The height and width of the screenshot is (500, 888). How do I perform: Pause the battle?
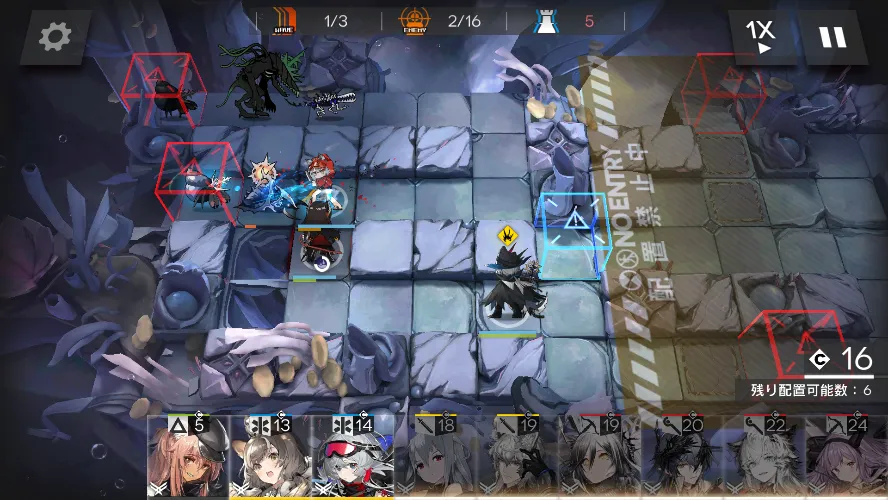tap(832, 38)
